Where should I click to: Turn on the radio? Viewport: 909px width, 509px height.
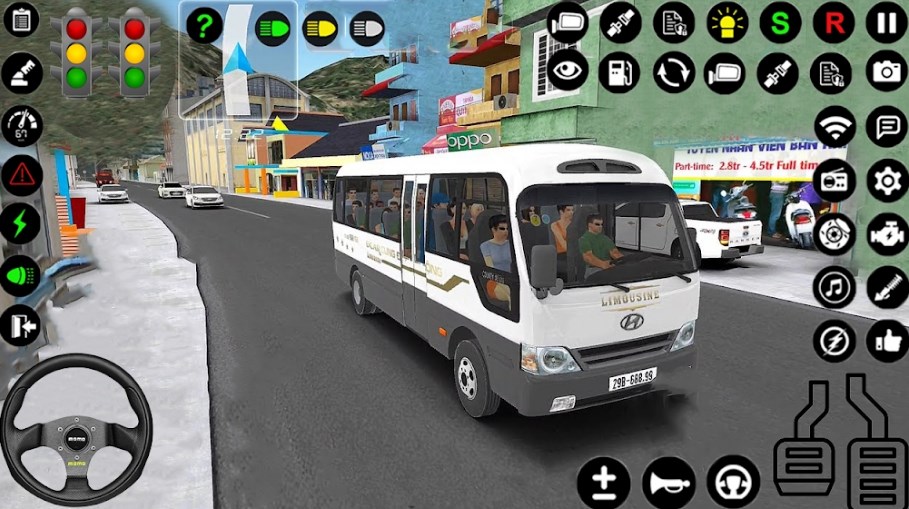(x=834, y=181)
